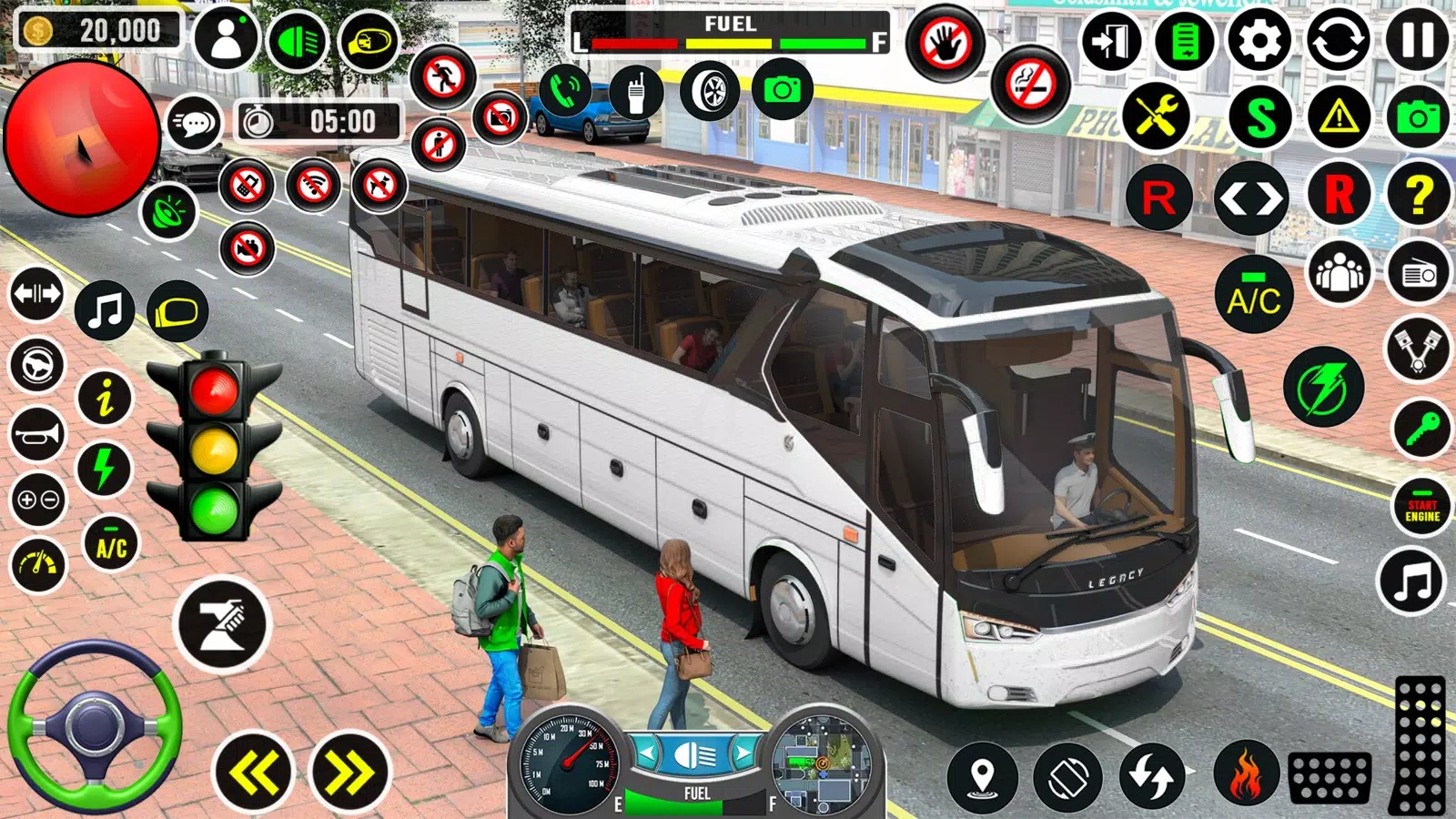Image resolution: width=1456 pixels, height=819 pixels.
Task: Honk using the horn icon
Action: click(x=37, y=434)
